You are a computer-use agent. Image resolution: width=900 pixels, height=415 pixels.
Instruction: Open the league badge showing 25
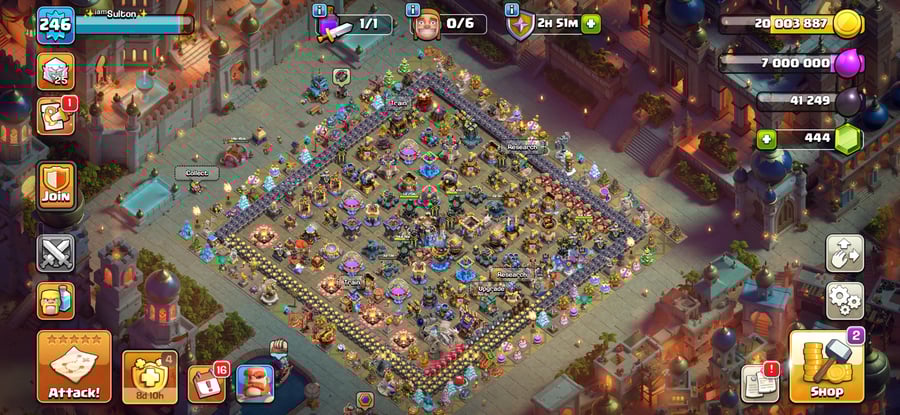pyautogui.click(x=56, y=70)
